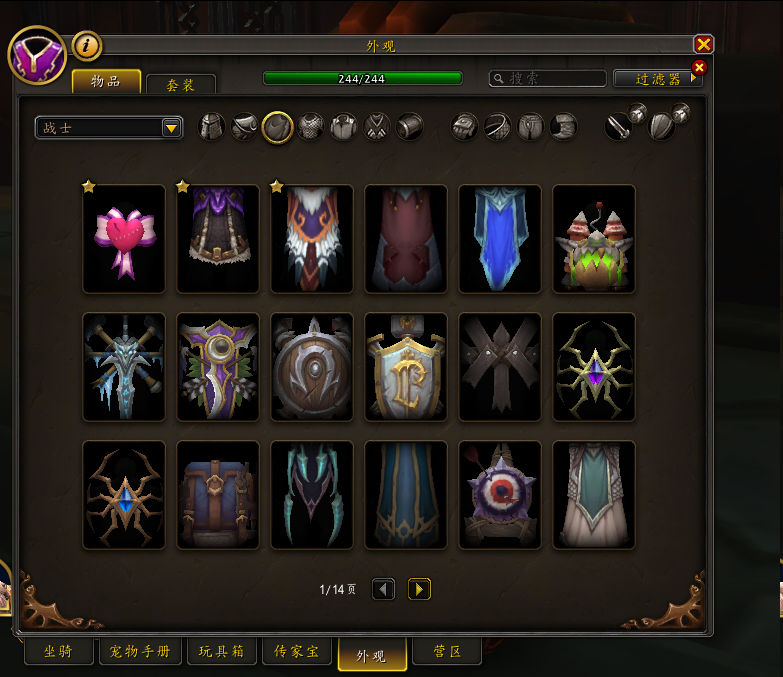Show the 传家宝 heirlooms tab
The image size is (783, 677).
[x=297, y=652]
